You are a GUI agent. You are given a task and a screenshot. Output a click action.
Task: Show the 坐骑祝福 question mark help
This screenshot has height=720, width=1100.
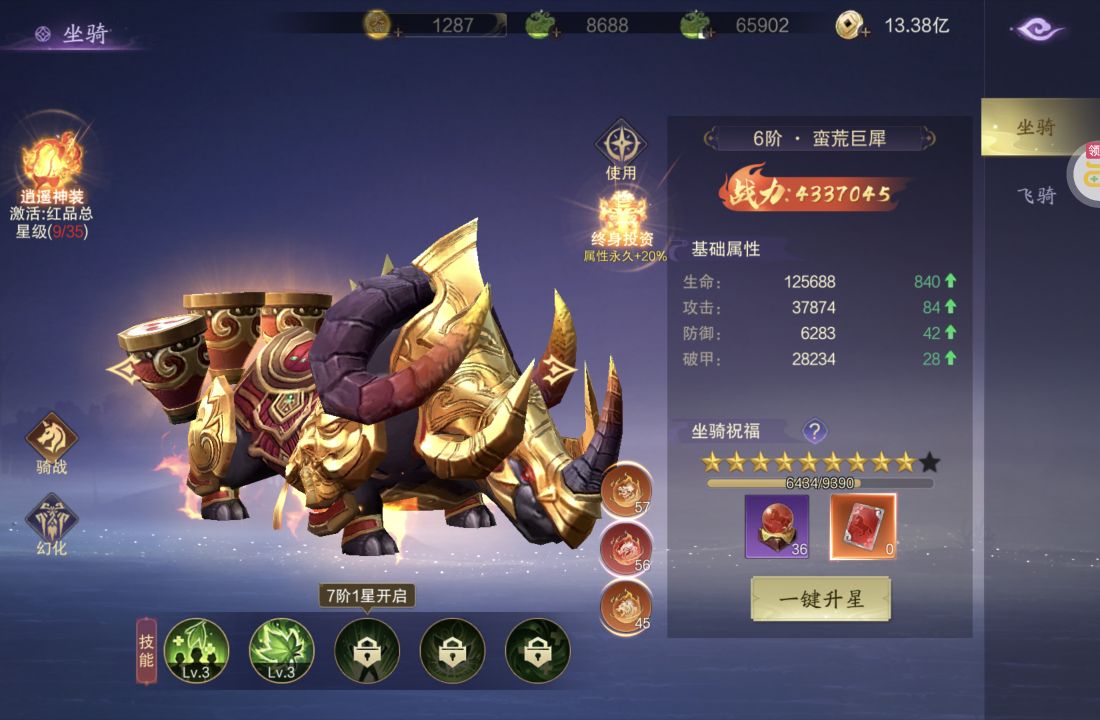[x=815, y=431]
